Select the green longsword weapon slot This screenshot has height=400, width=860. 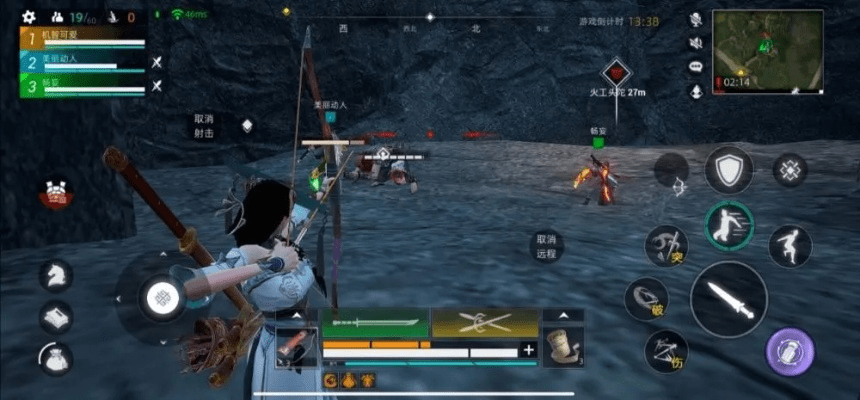pos(374,322)
